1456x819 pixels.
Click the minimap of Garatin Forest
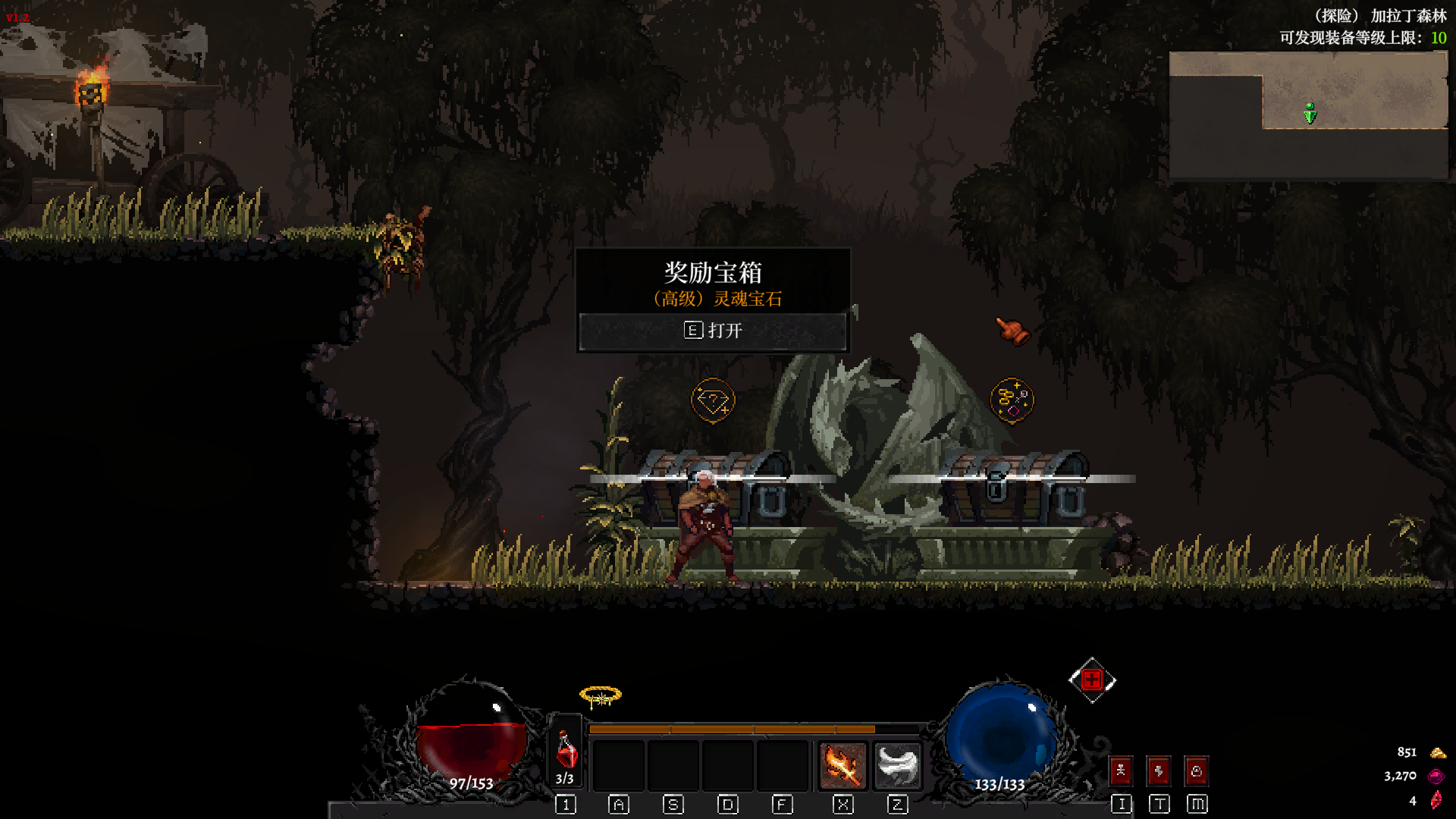pos(1308,115)
